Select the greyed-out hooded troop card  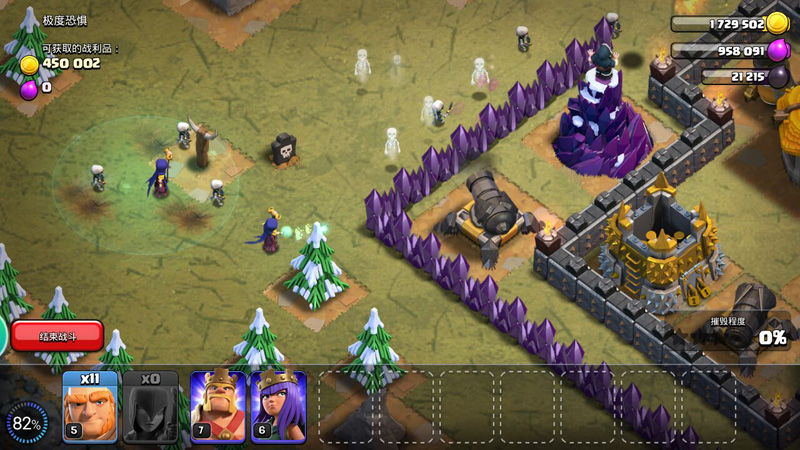[x=150, y=407]
